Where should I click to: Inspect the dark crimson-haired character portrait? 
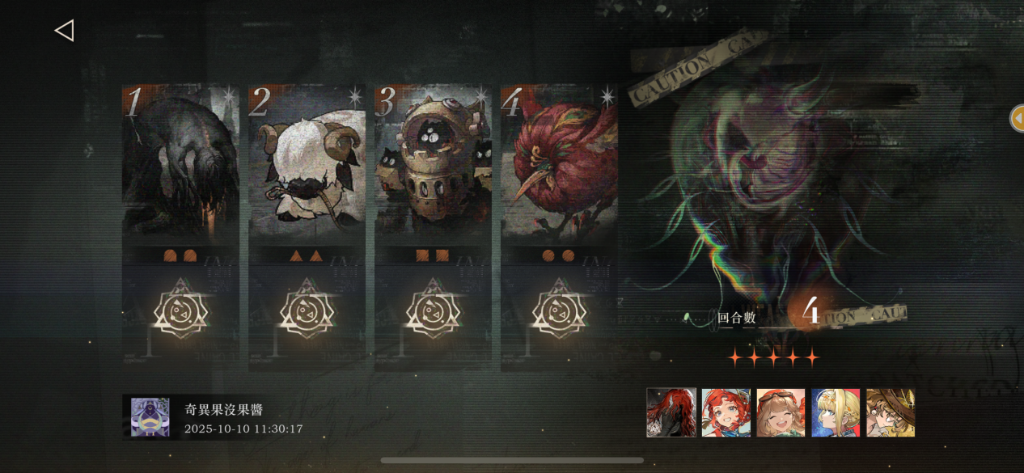coord(671,412)
